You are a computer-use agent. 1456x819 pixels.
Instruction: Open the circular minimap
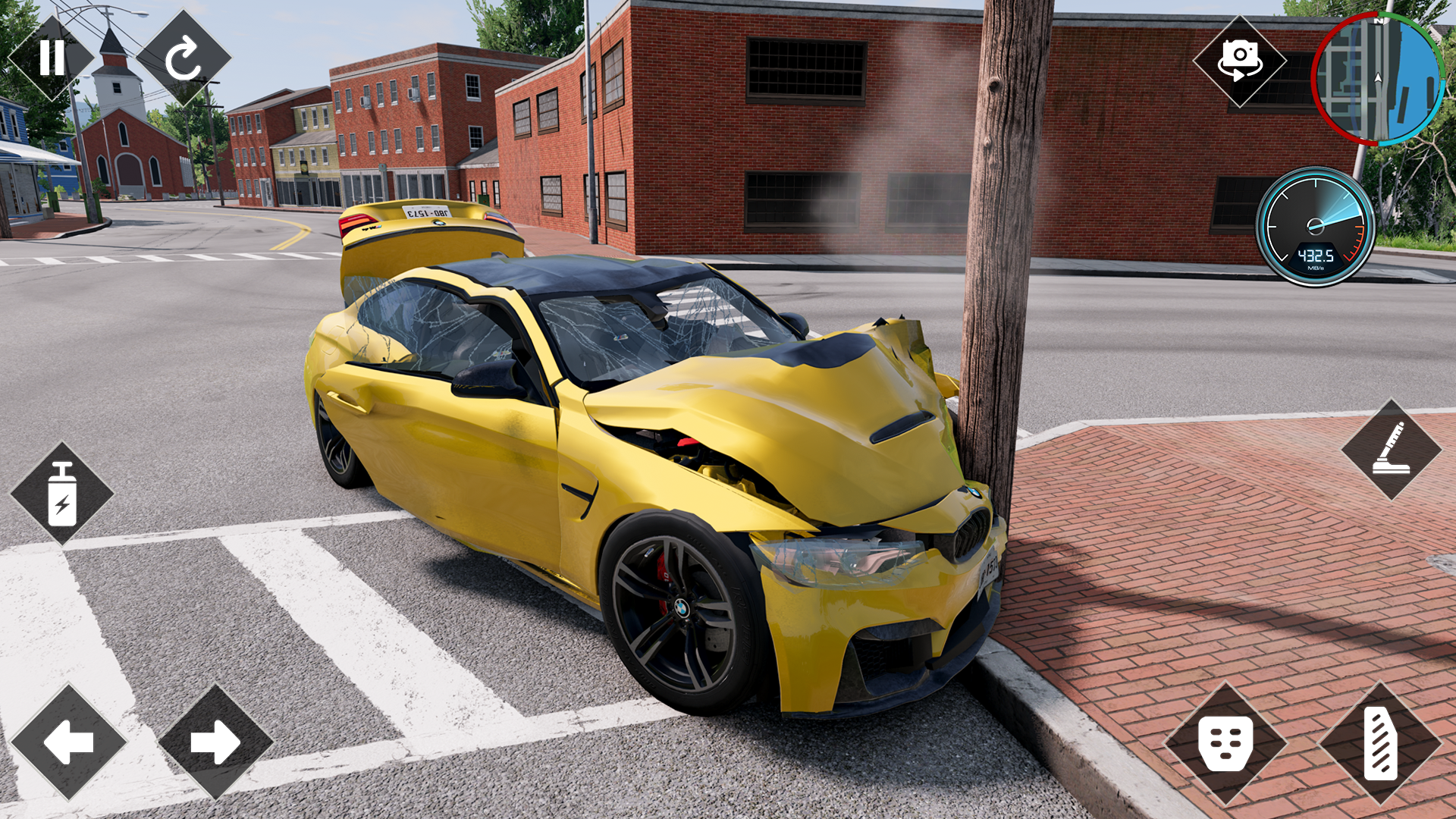tap(1378, 79)
